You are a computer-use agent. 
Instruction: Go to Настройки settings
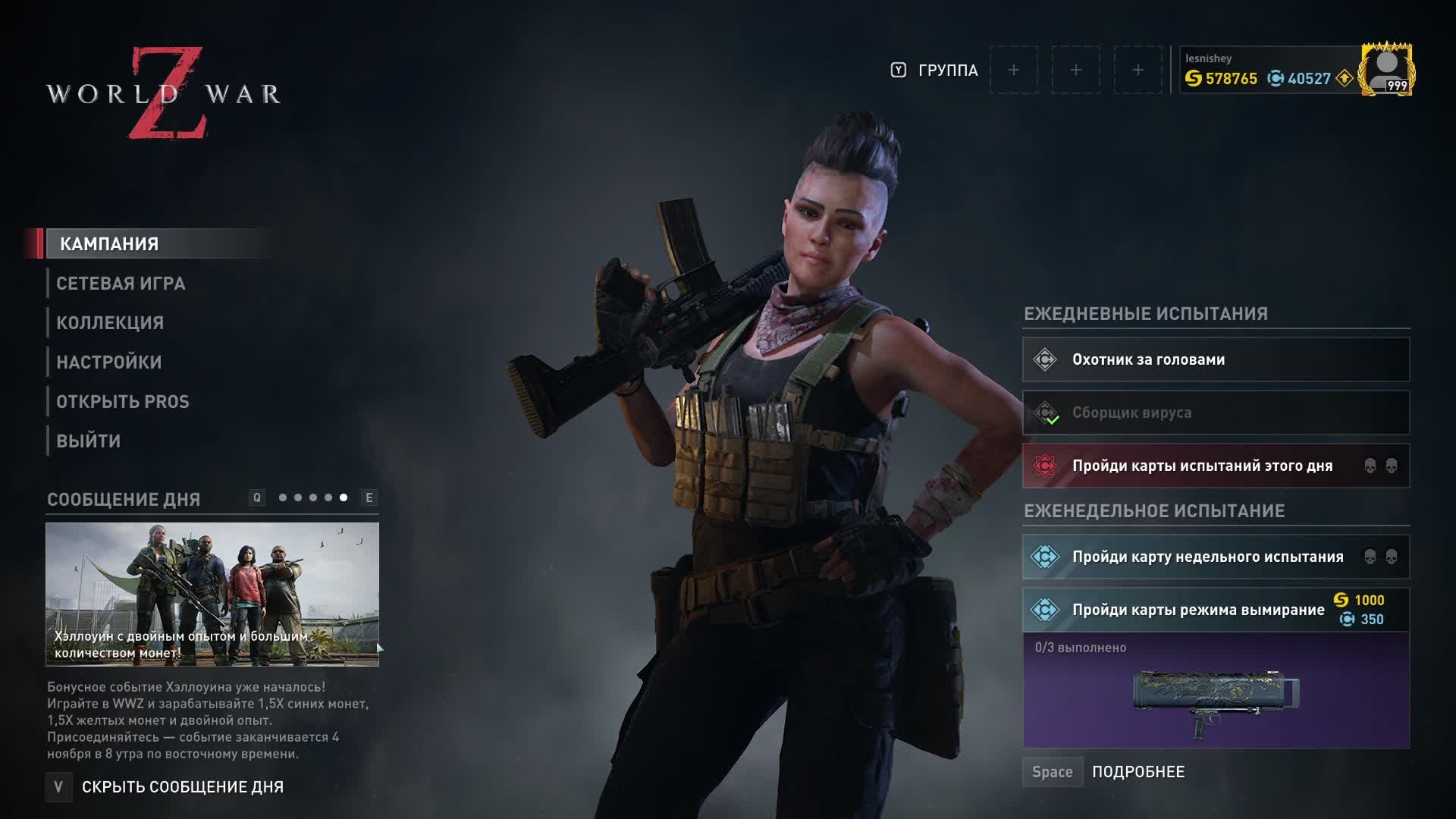[x=109, y=362]
